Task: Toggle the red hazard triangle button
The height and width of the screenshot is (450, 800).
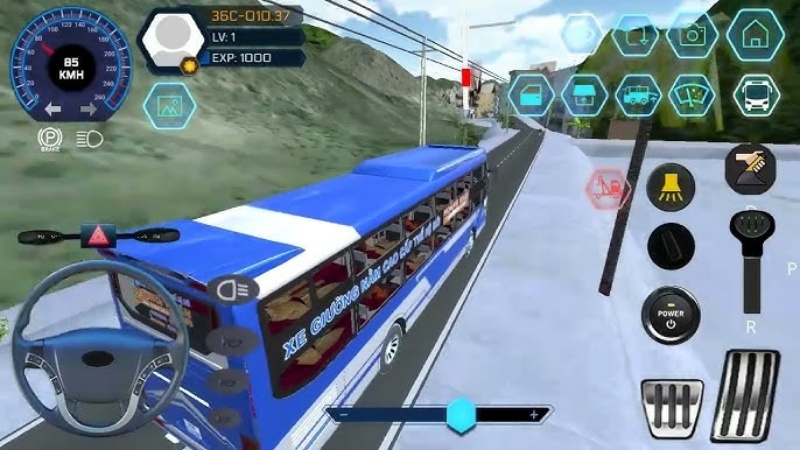Action: pos(101,236)
